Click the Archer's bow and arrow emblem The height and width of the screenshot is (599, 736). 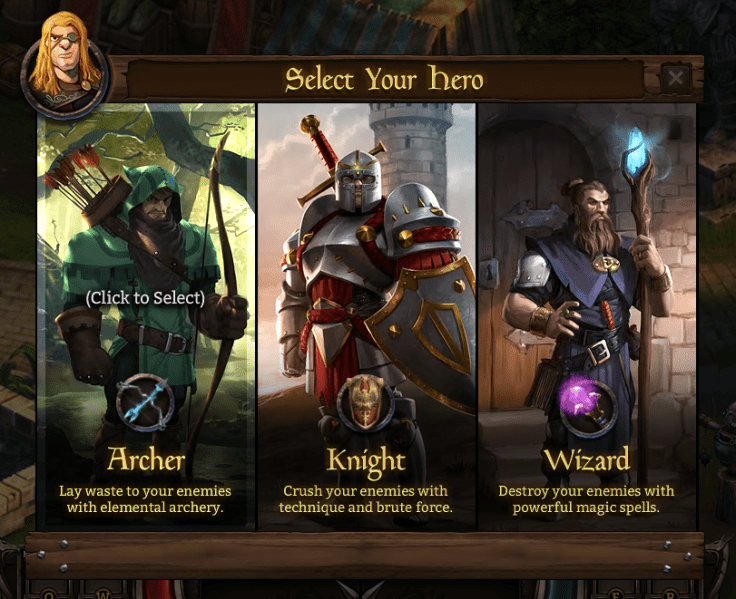(145, 403)
